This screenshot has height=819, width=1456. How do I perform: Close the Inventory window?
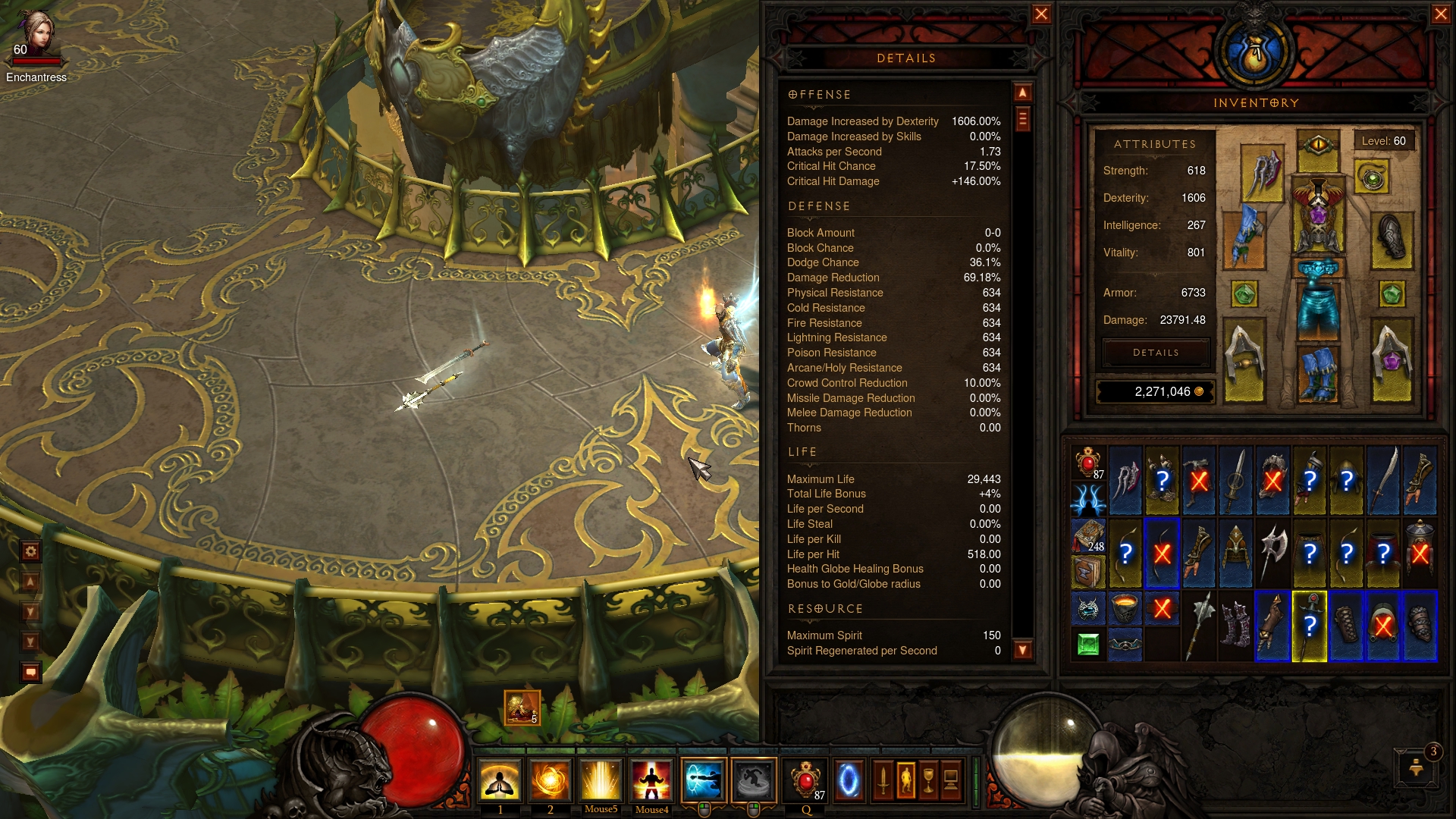(x=1441, y=14)
